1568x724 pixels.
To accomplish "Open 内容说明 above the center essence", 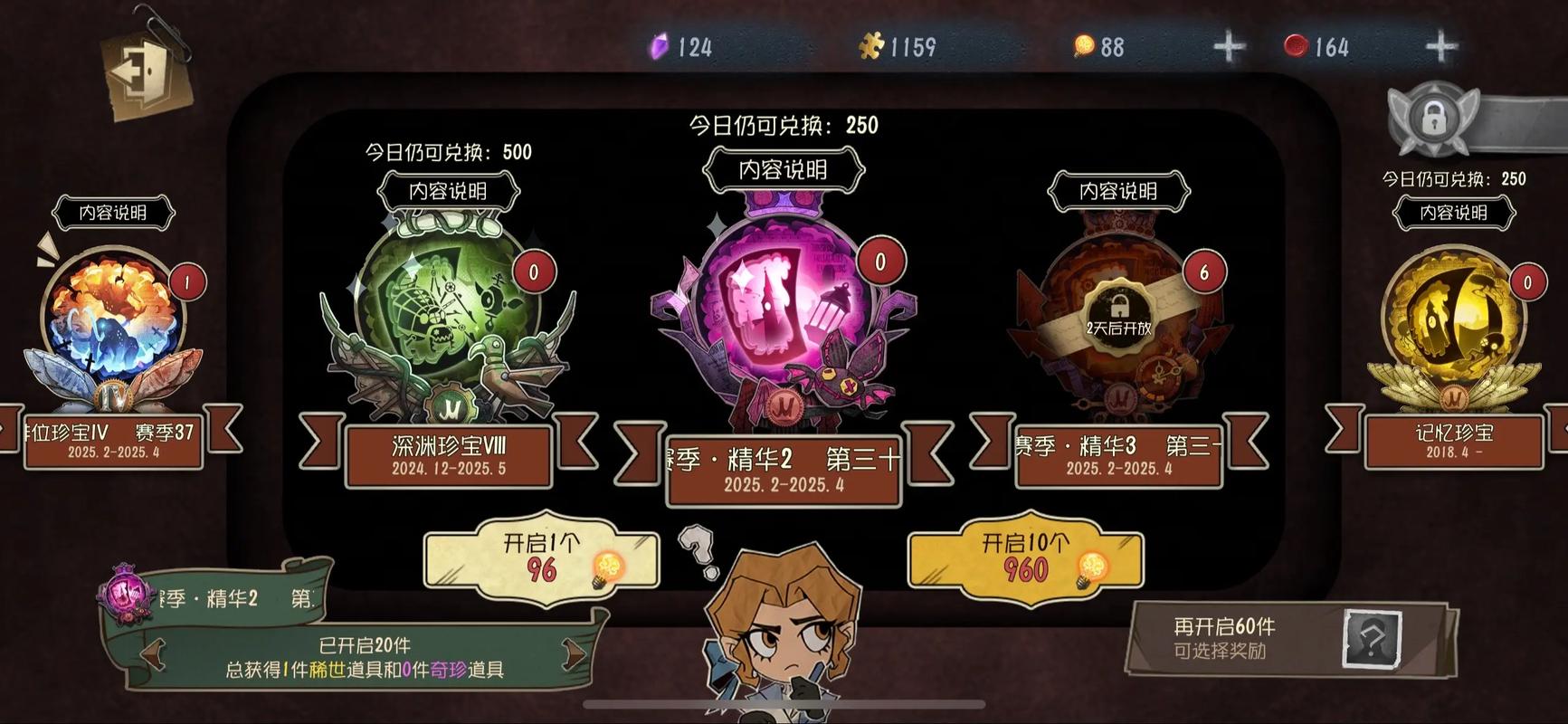I will coord(782,170).
